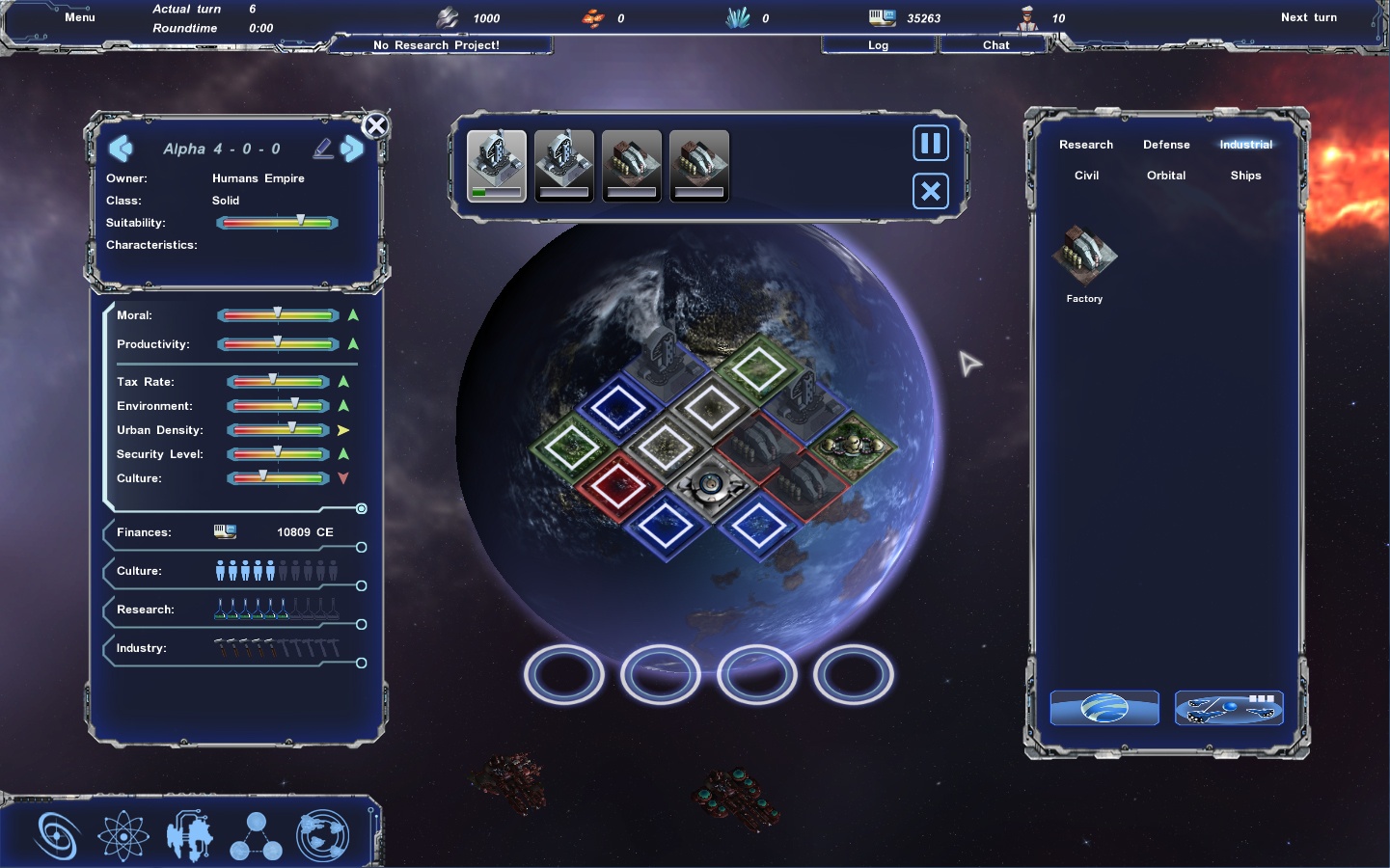Show planet view with the globe button

[1104, 708]
